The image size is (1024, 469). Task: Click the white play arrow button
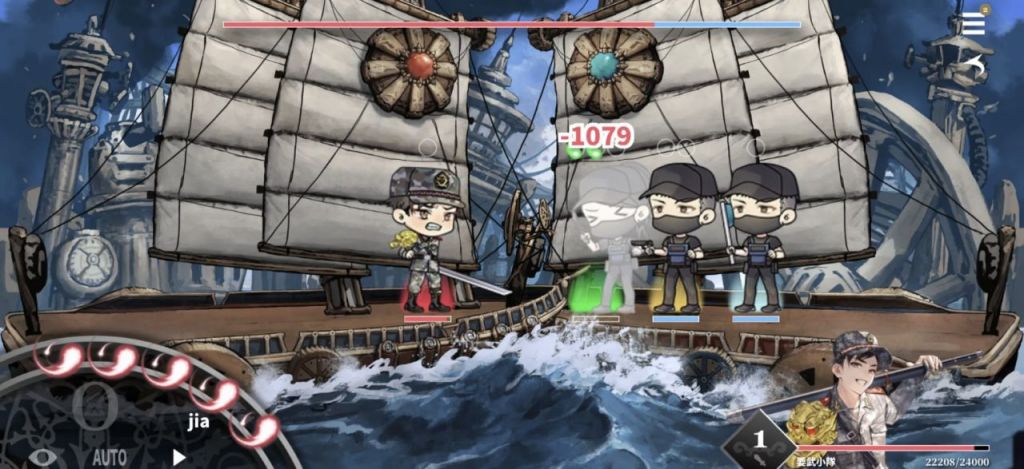tap(181, 456)
